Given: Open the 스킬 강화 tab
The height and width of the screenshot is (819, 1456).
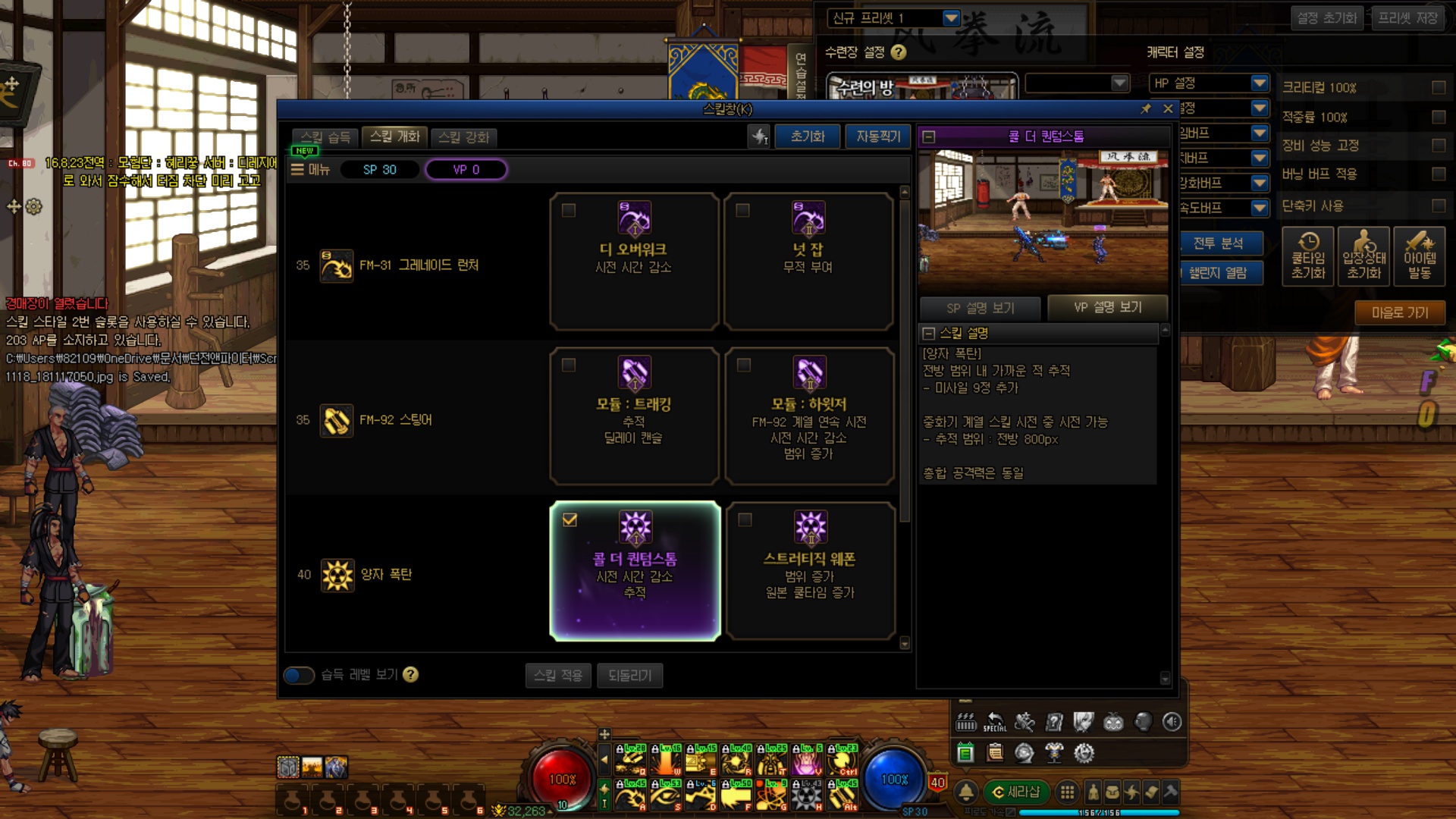Looking at the screenshot, I should click(x=464, y=137).
